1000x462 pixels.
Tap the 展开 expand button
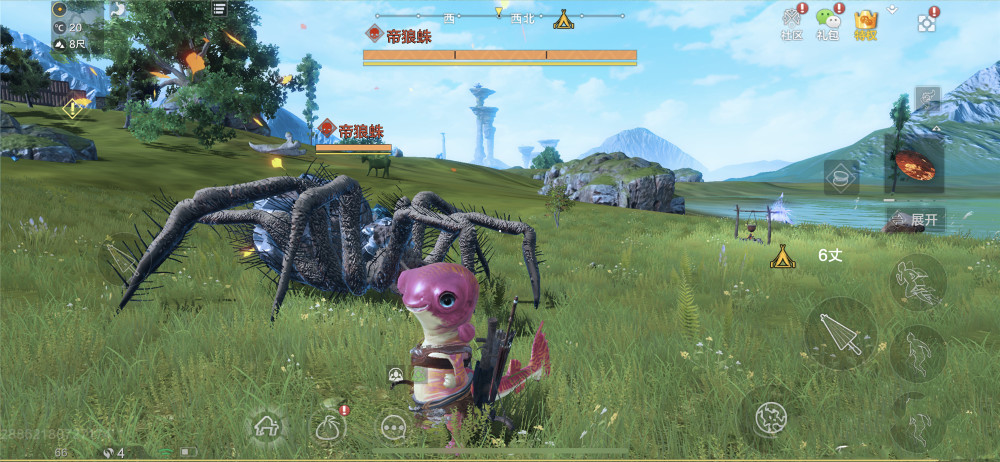[x=915, y=219]
